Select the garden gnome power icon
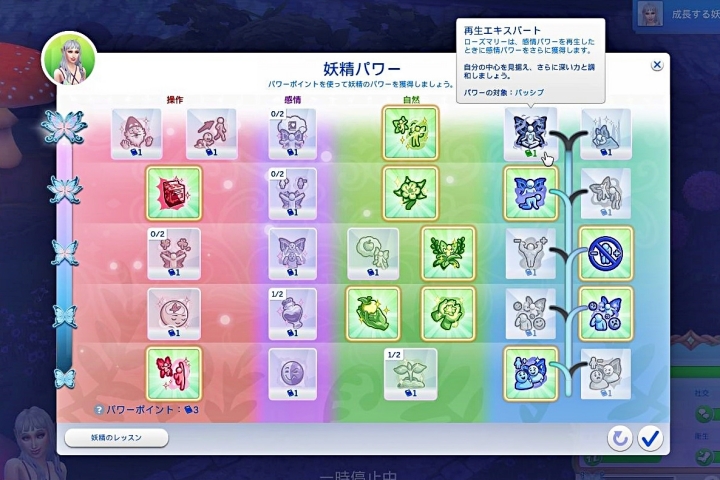The height and width of the screenshot is (480, 720). pyautogui.click(x=136, y=131)
